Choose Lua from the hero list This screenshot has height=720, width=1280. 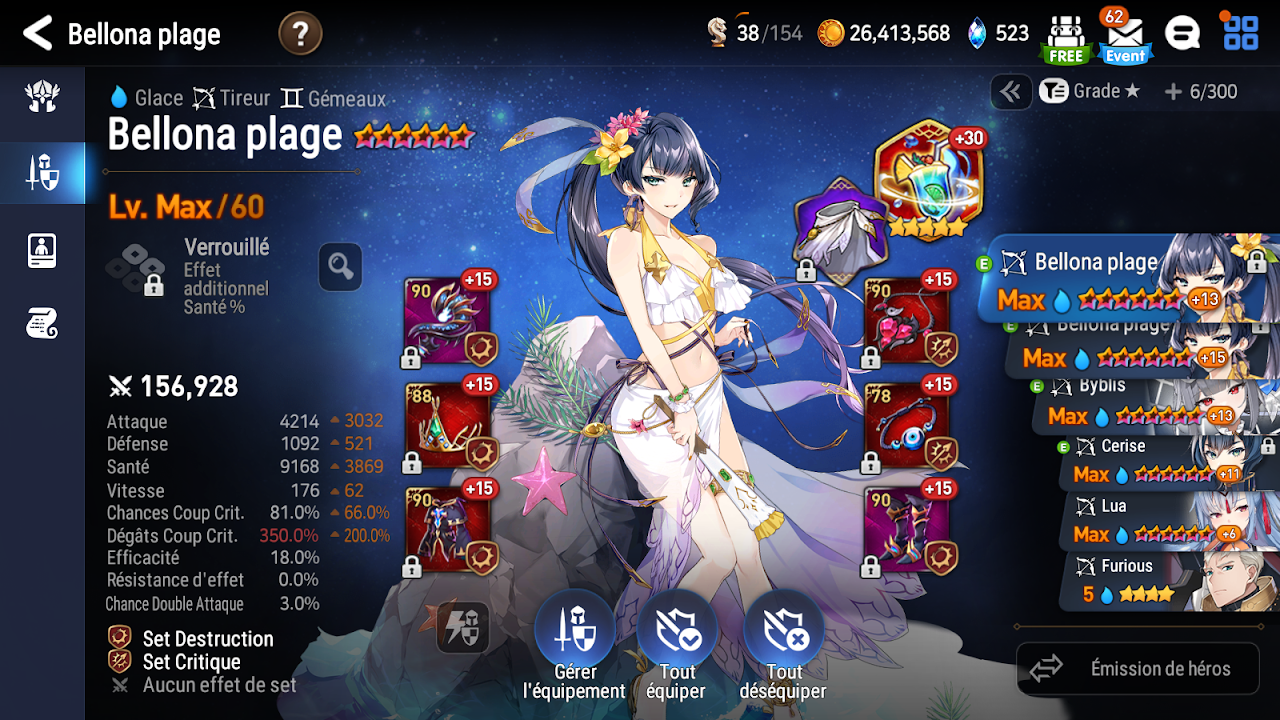coord(1170,522)
